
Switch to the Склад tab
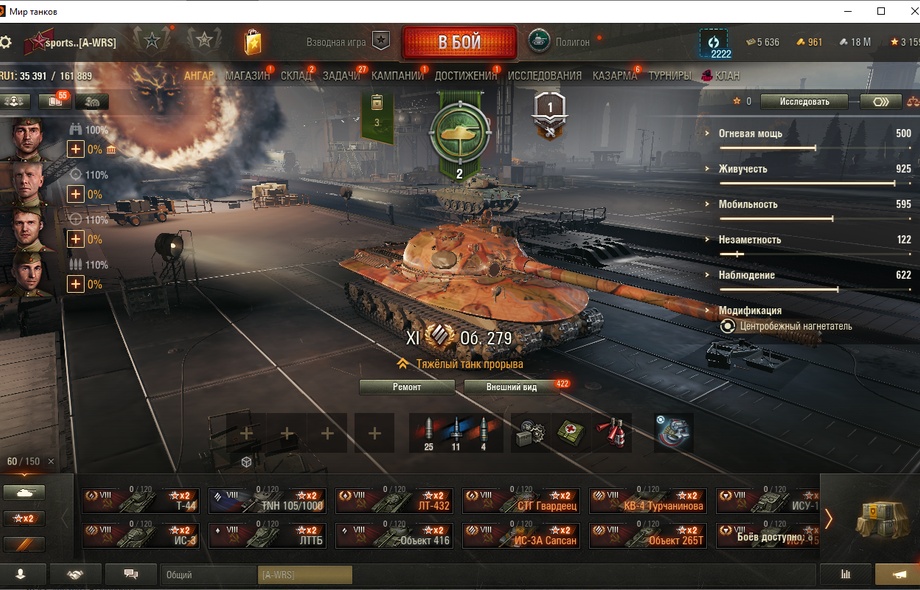click(x=295, y=75)
